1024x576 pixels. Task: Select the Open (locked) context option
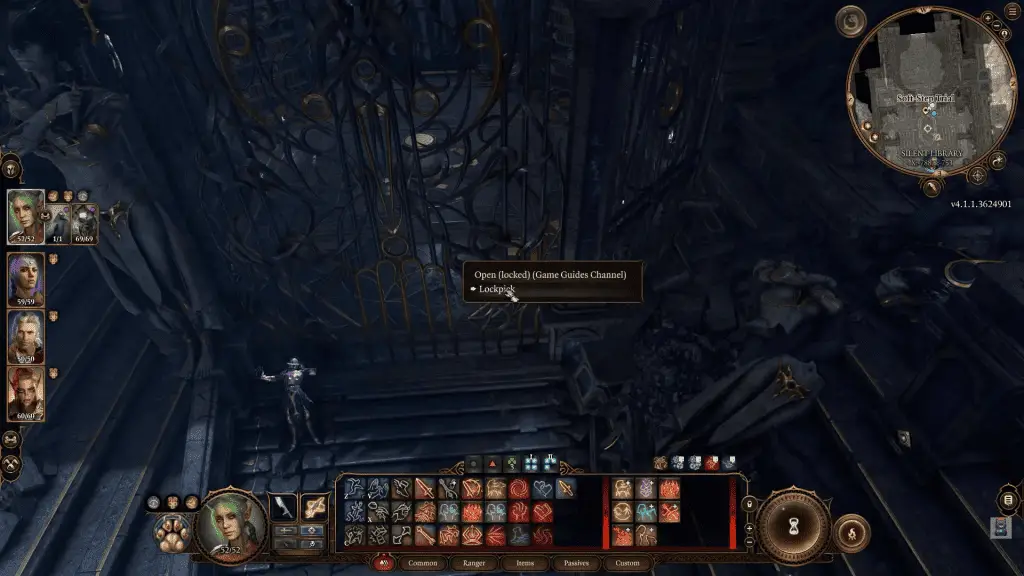550,273
